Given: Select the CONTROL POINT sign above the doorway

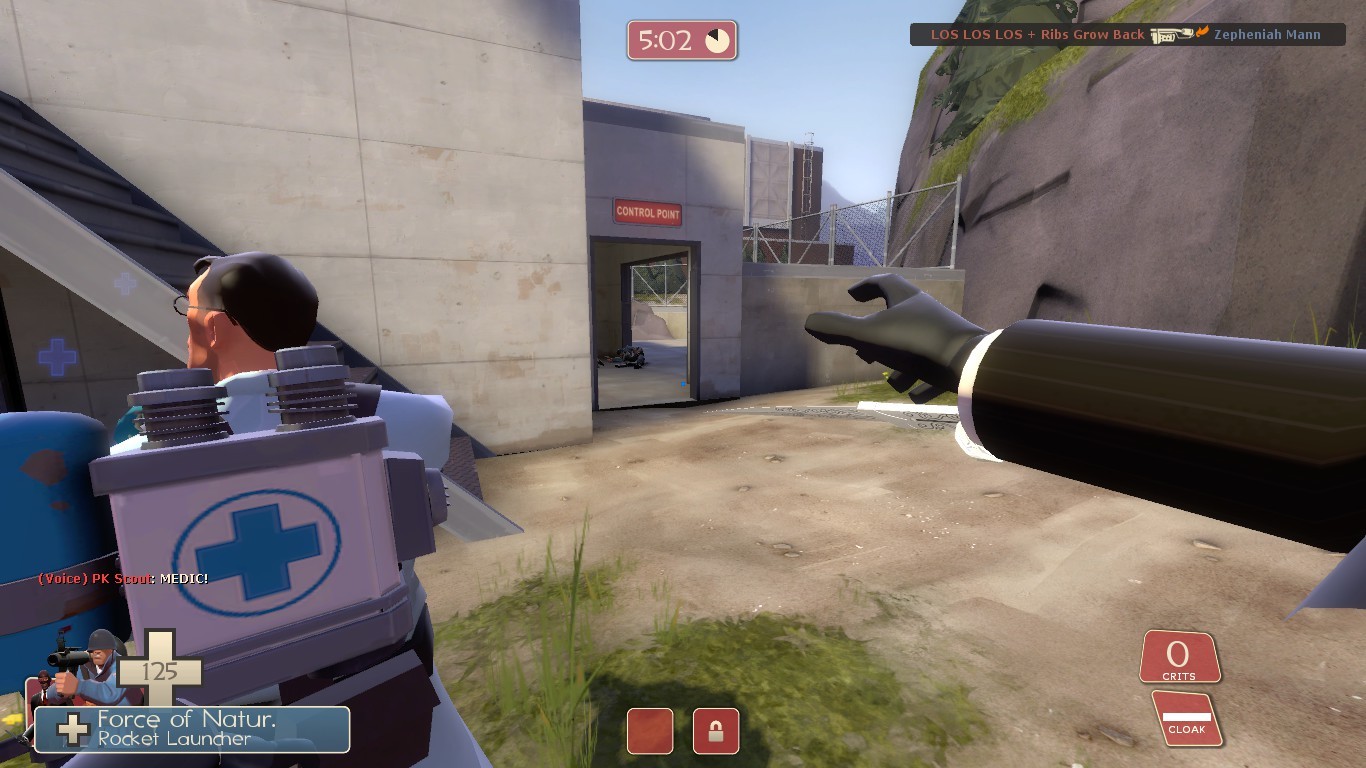Looking at the screenshot, I should (x=648, y=212).
